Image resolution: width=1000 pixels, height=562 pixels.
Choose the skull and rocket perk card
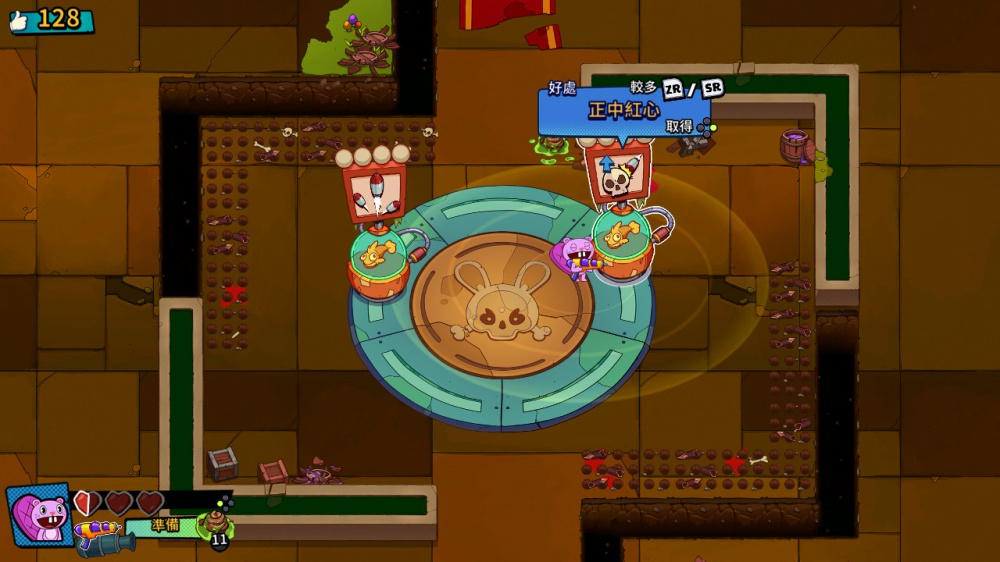pos(618,174)
